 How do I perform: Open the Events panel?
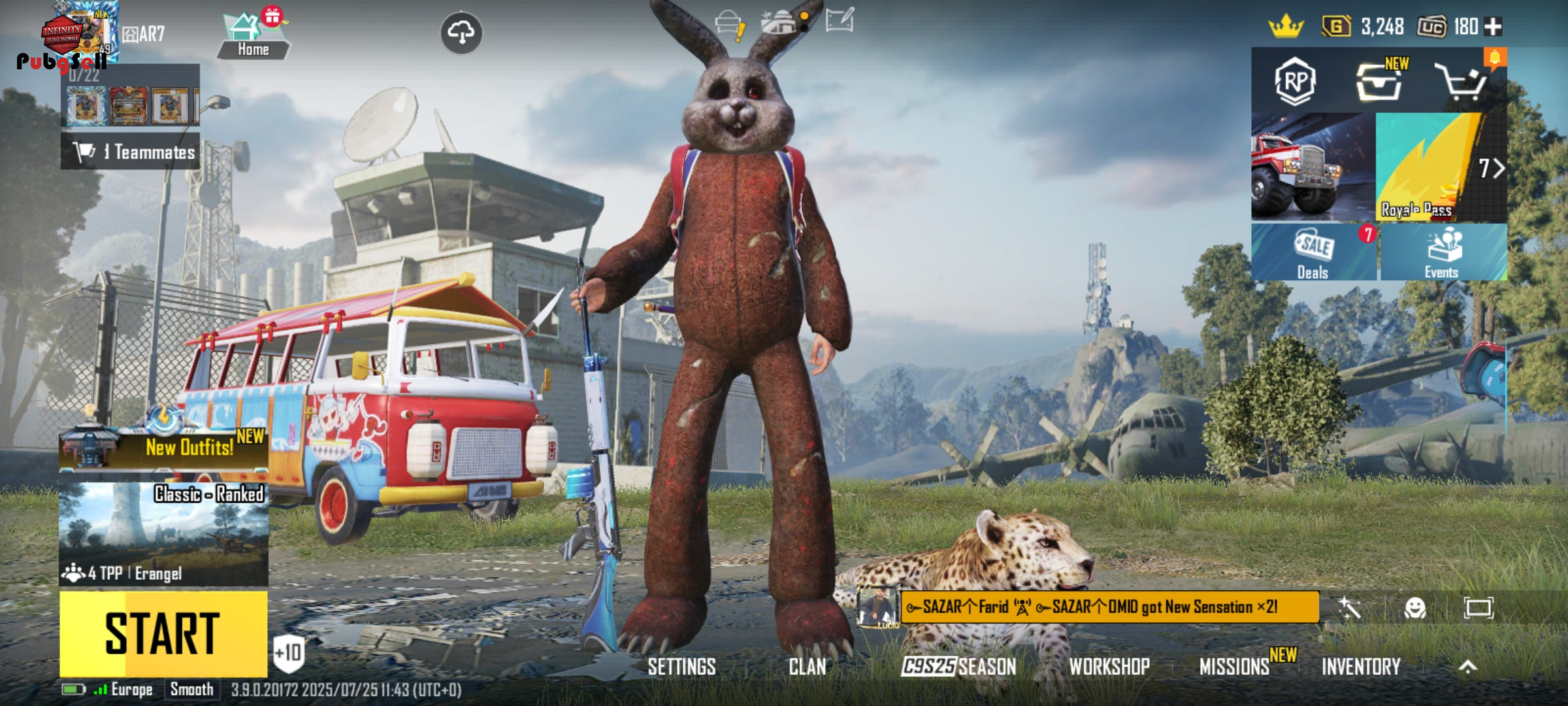[1443, 253]
